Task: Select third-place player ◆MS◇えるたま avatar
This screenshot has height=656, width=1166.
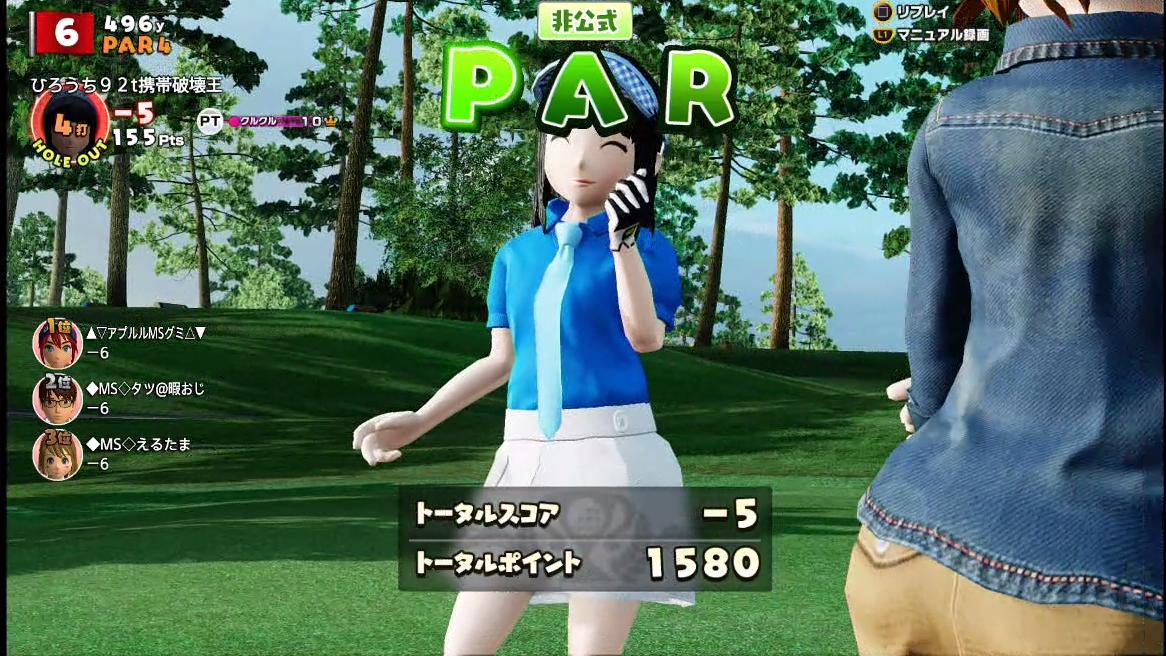Action: point(56,454)
